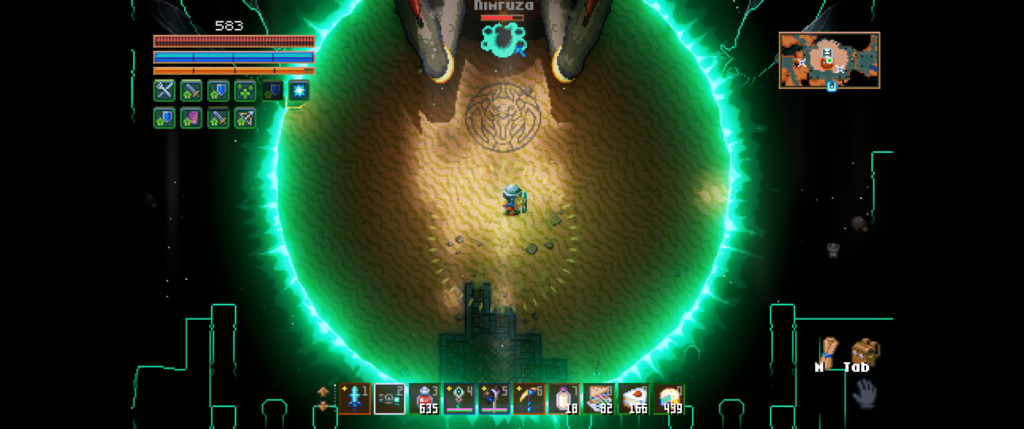Select the white bottle stack of 18
This screenshot has width=1024, height=429.
565,399
